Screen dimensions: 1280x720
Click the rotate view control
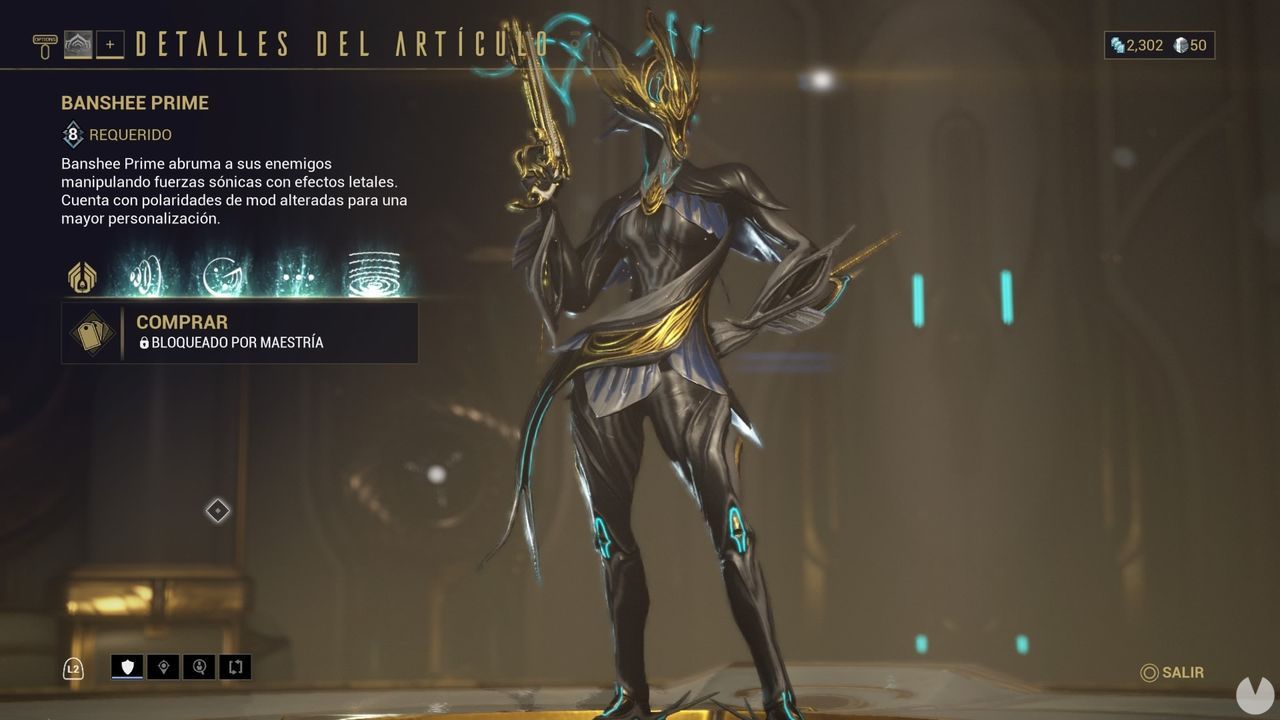(234, 668)
